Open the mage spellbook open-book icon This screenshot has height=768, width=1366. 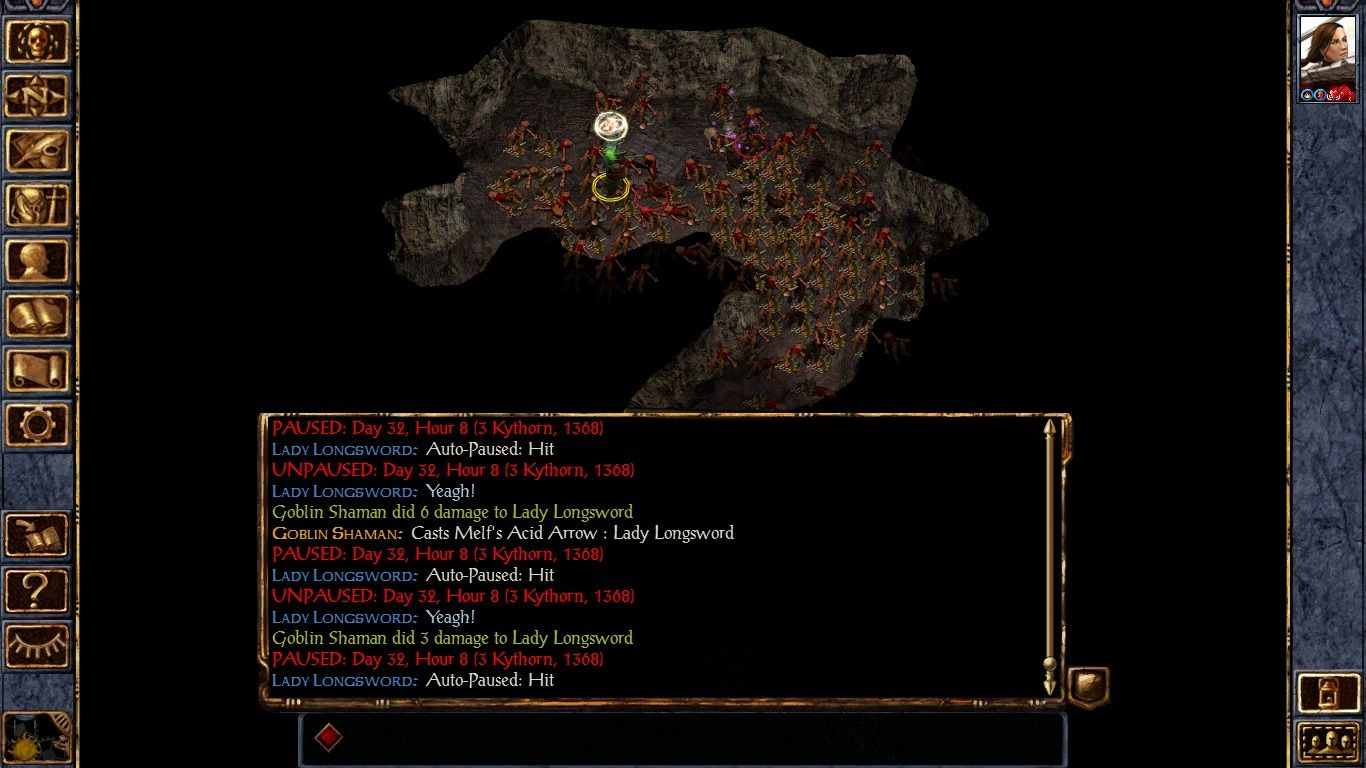(x=37, y=316)
